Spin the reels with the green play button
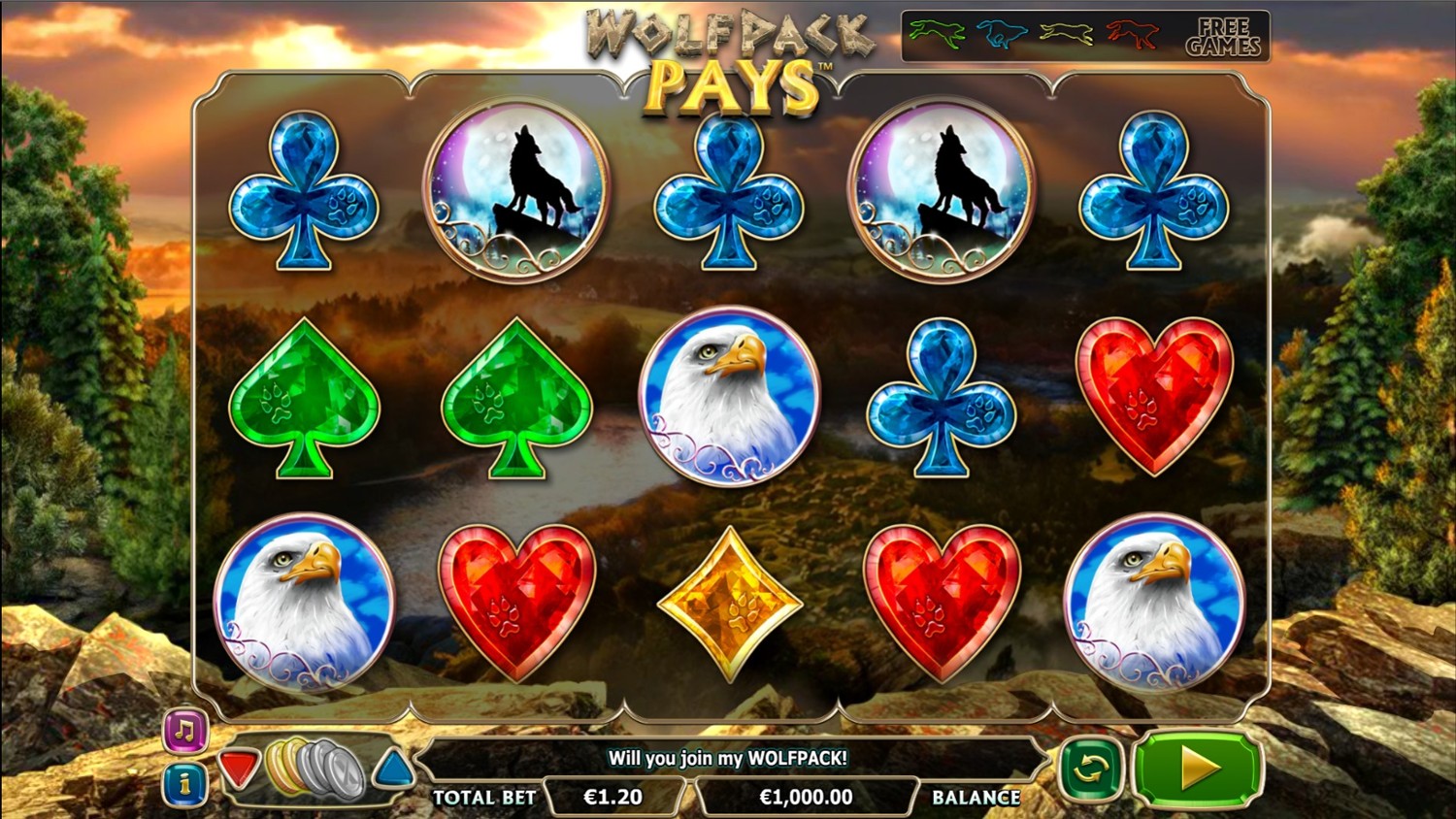Screen dimensions: 1456x819 pos(1198,769)
